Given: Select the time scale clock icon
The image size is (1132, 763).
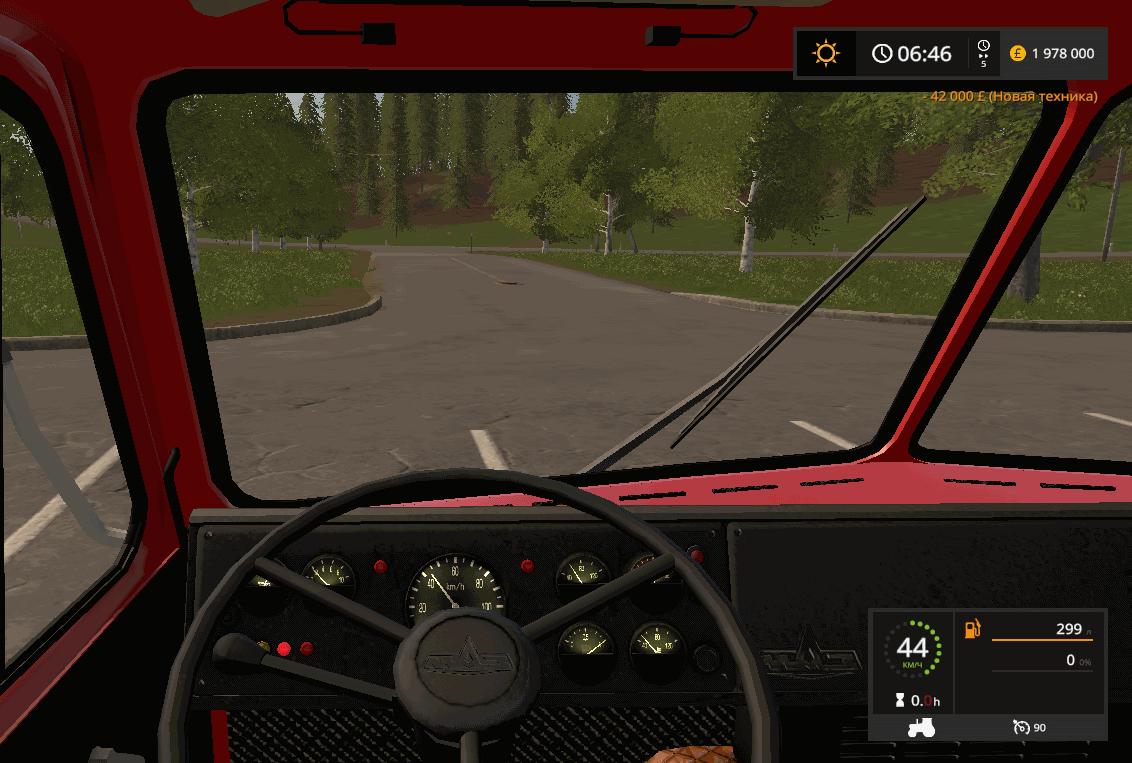Looking at the screenshot, I should 983,47.
